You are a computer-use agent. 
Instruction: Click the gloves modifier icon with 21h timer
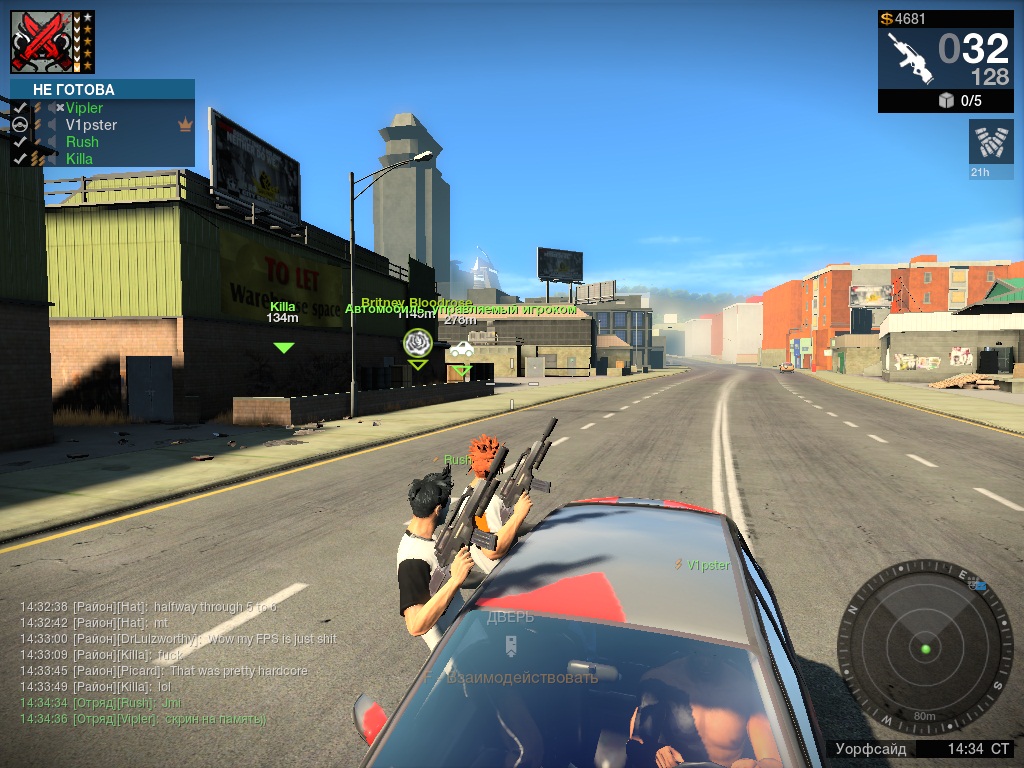(x=991, y=142)
